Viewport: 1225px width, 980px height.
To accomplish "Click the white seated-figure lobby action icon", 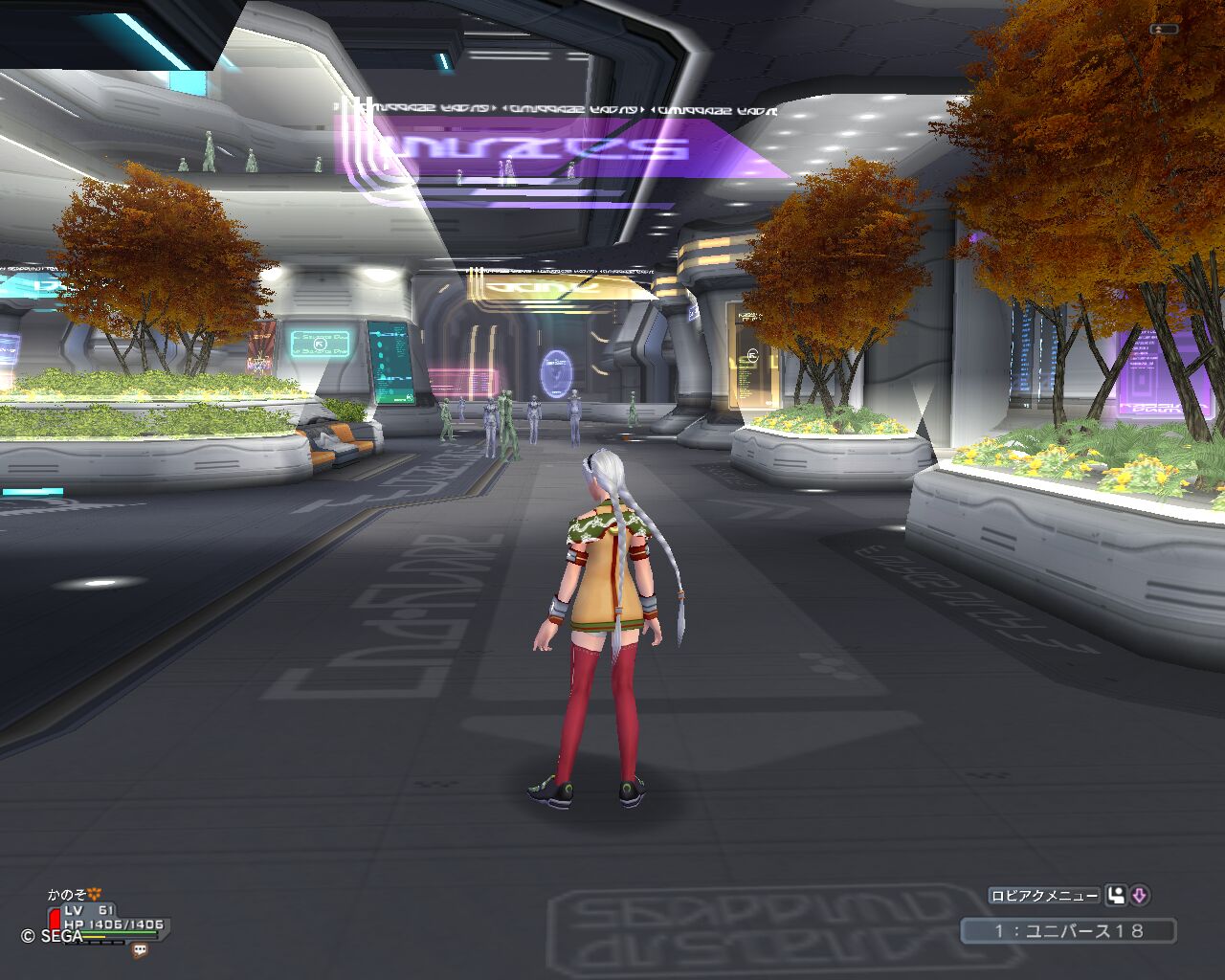I will coord(1115,896).
